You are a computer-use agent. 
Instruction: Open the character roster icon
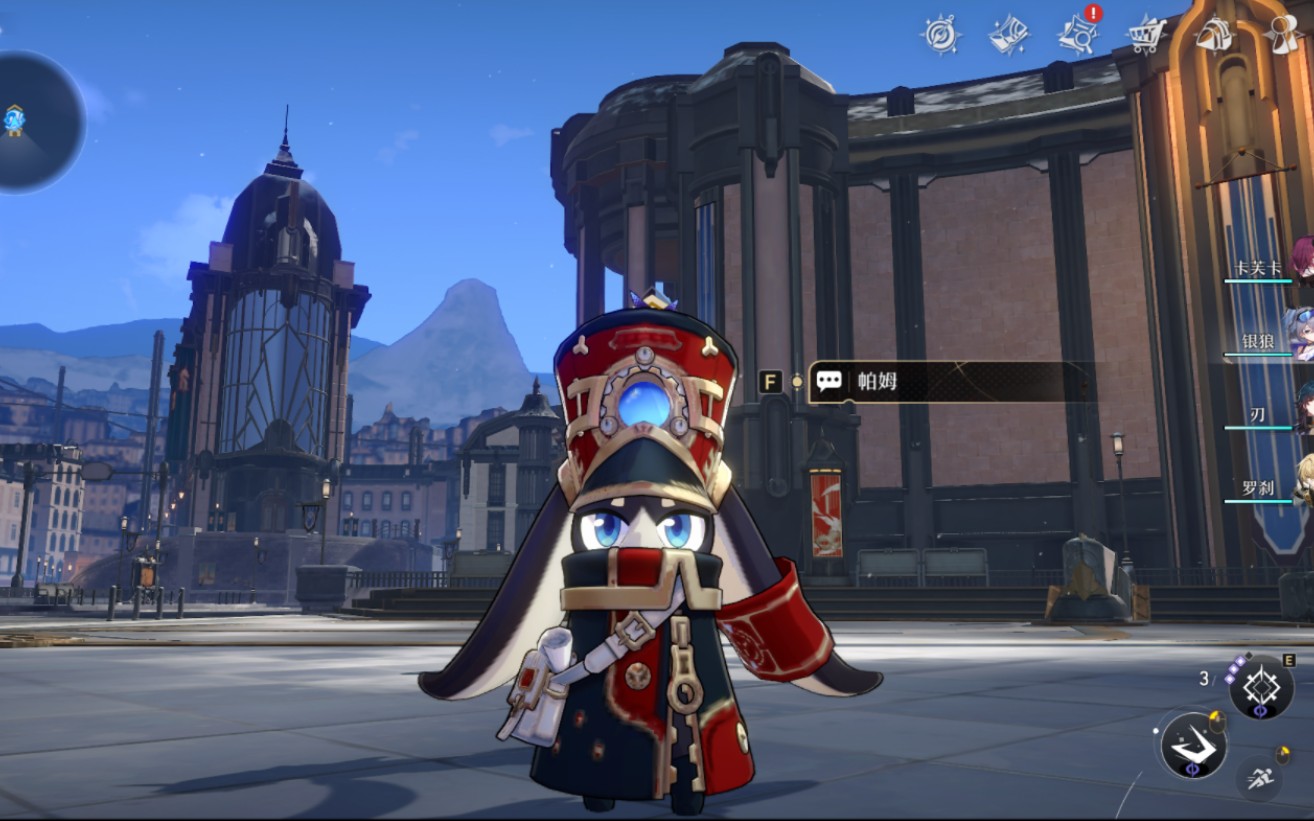point(1283,35)
